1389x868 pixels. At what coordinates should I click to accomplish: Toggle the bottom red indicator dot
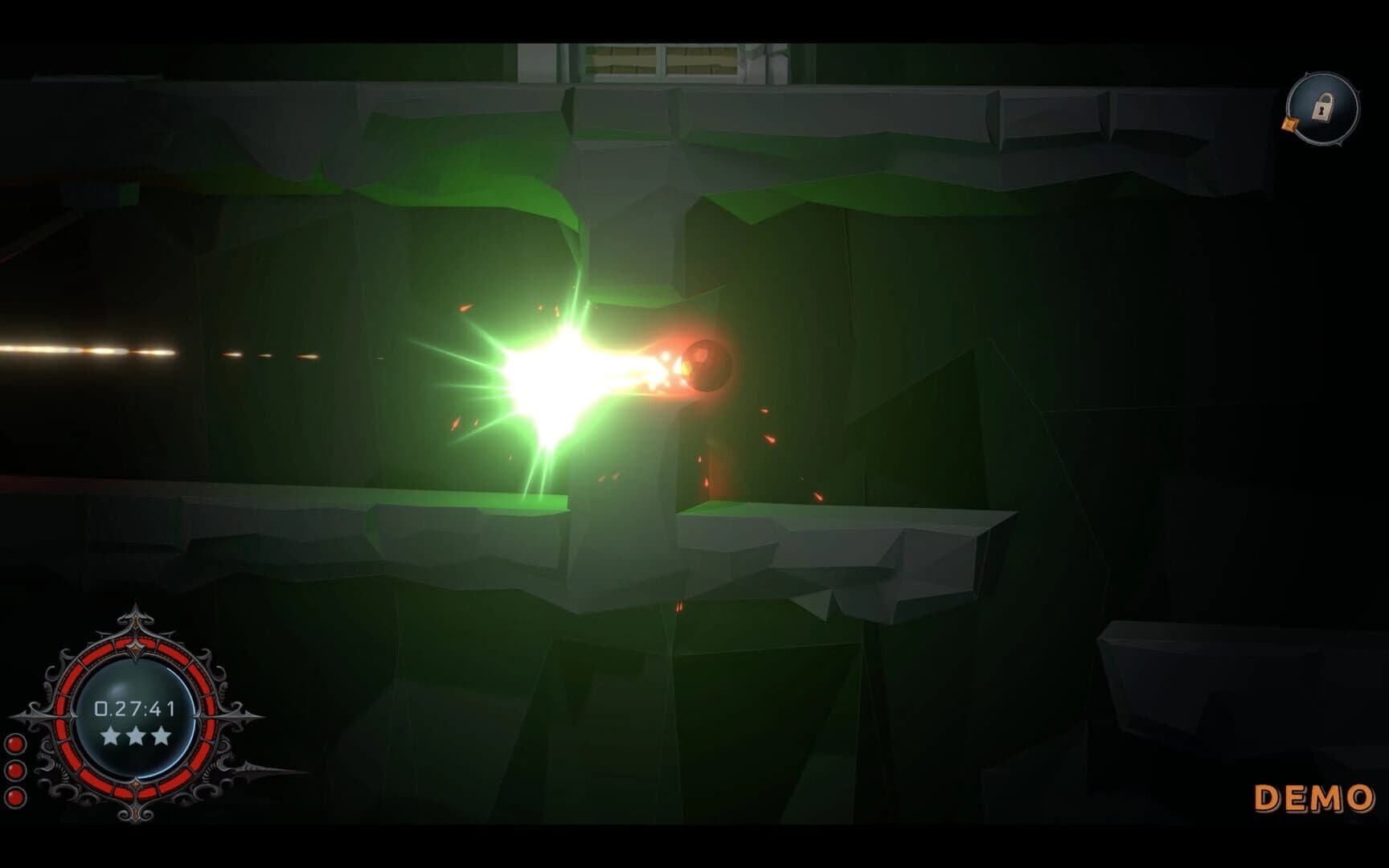14,796
